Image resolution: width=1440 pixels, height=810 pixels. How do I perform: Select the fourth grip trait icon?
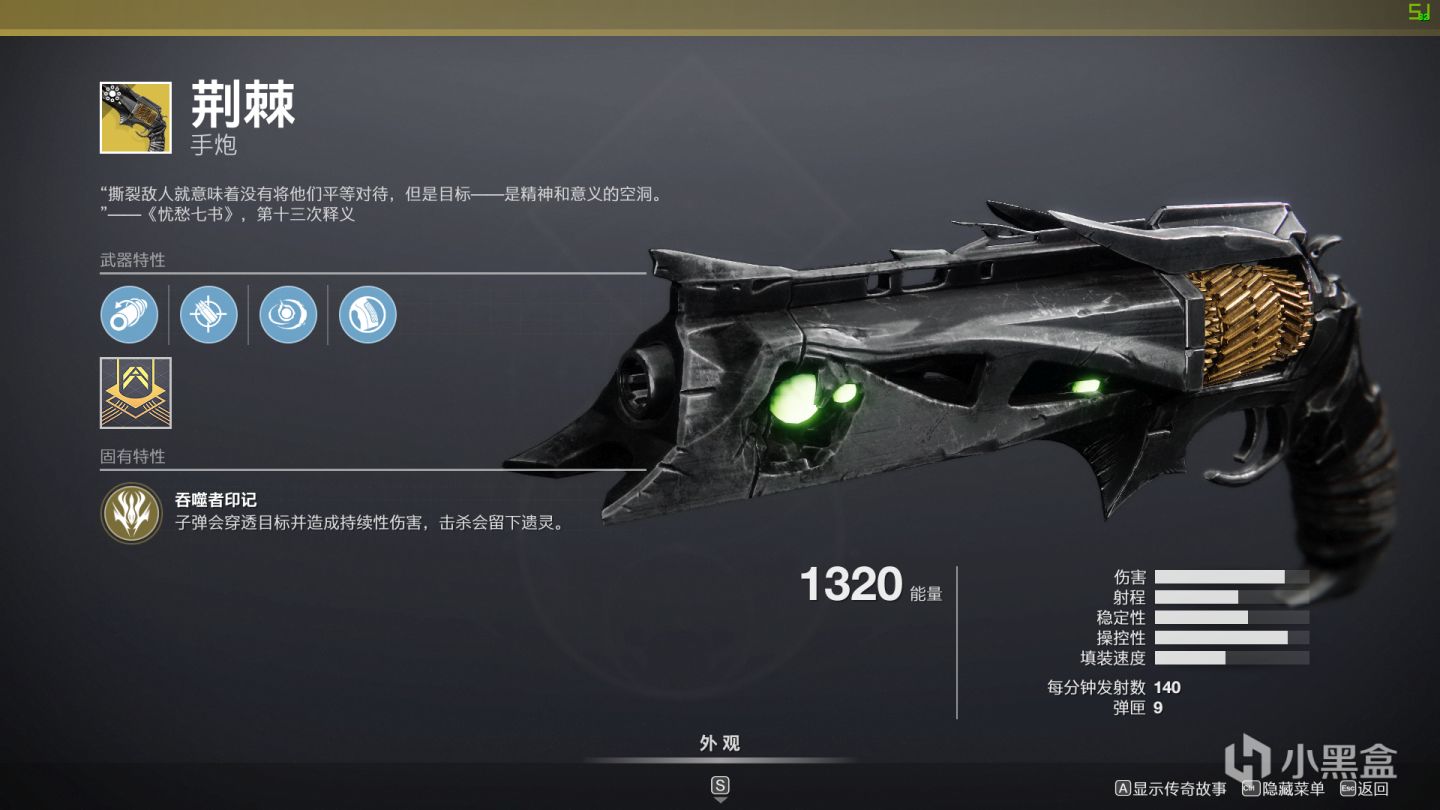click(367, 314)
